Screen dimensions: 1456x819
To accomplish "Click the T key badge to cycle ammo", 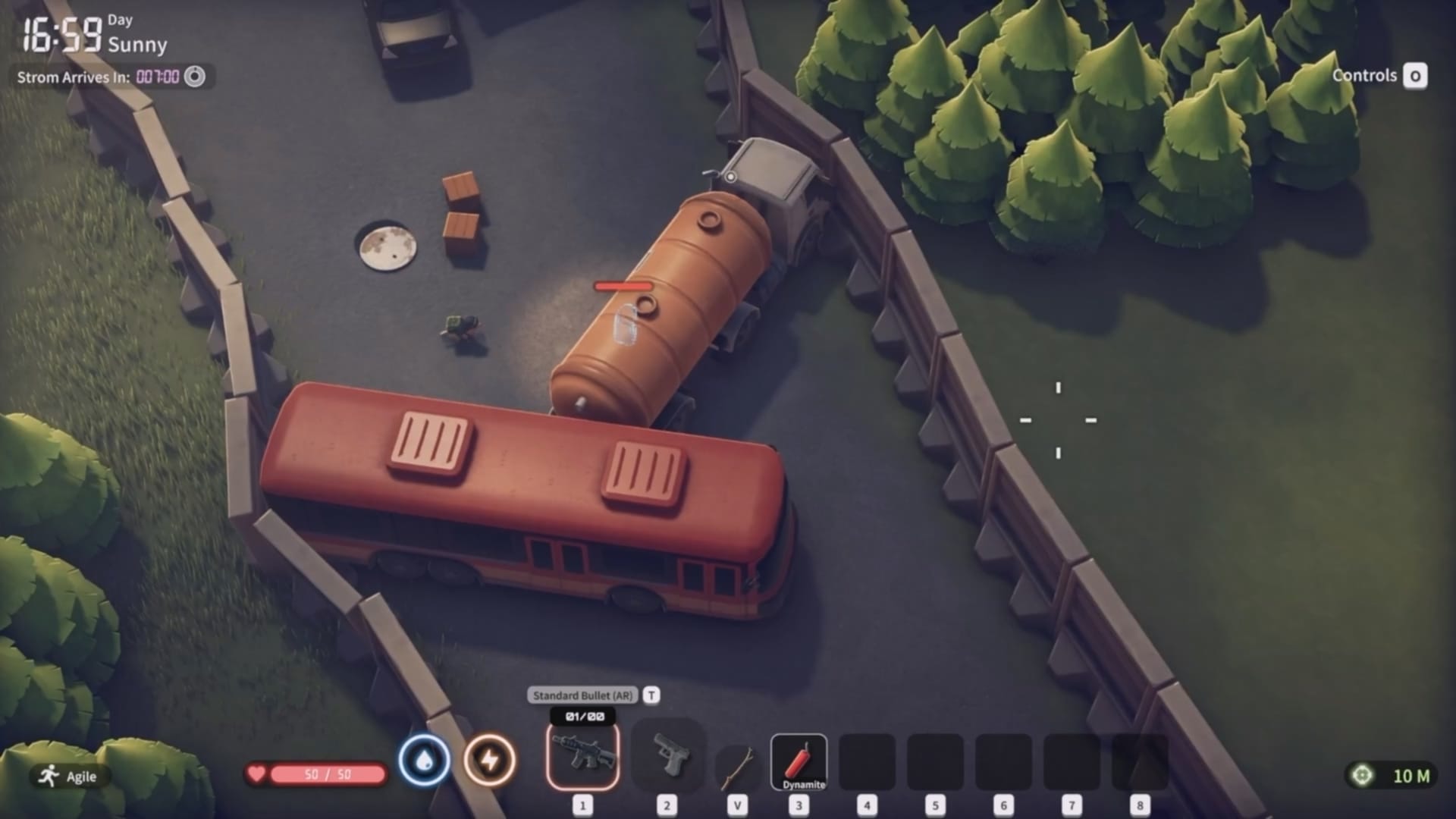I will [651, 694].
